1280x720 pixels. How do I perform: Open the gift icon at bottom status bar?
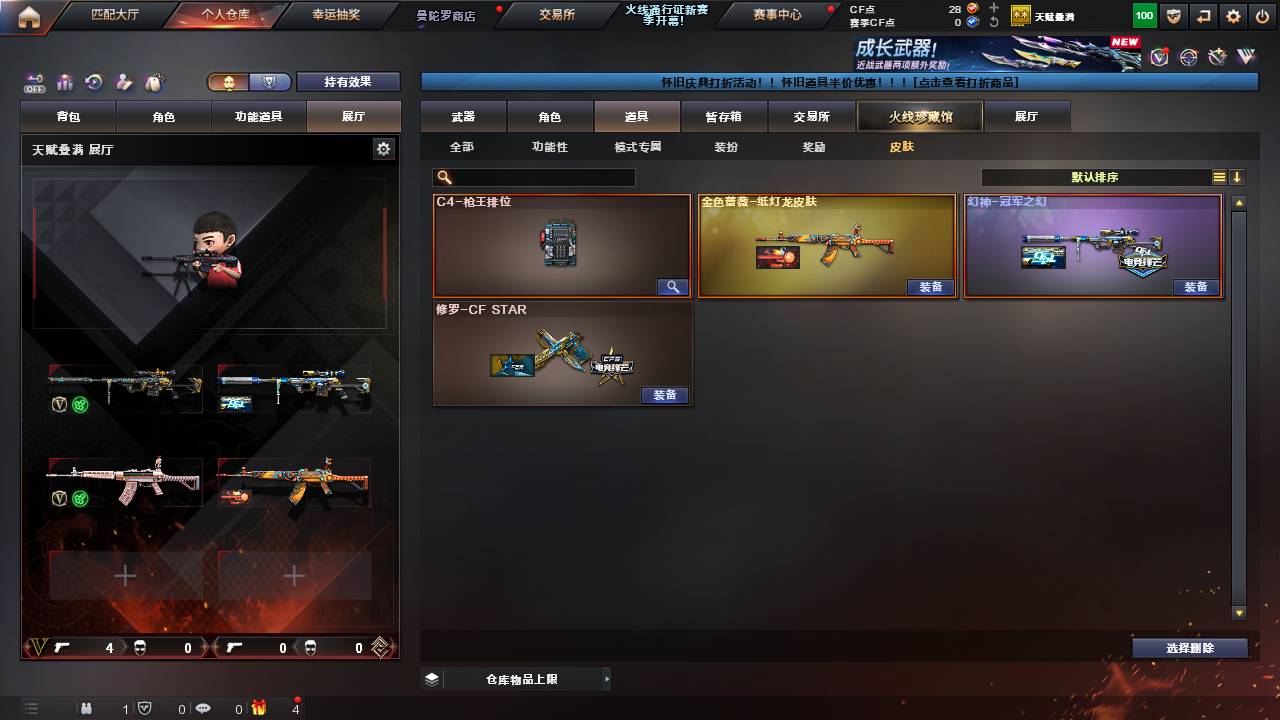click(260, 709)
